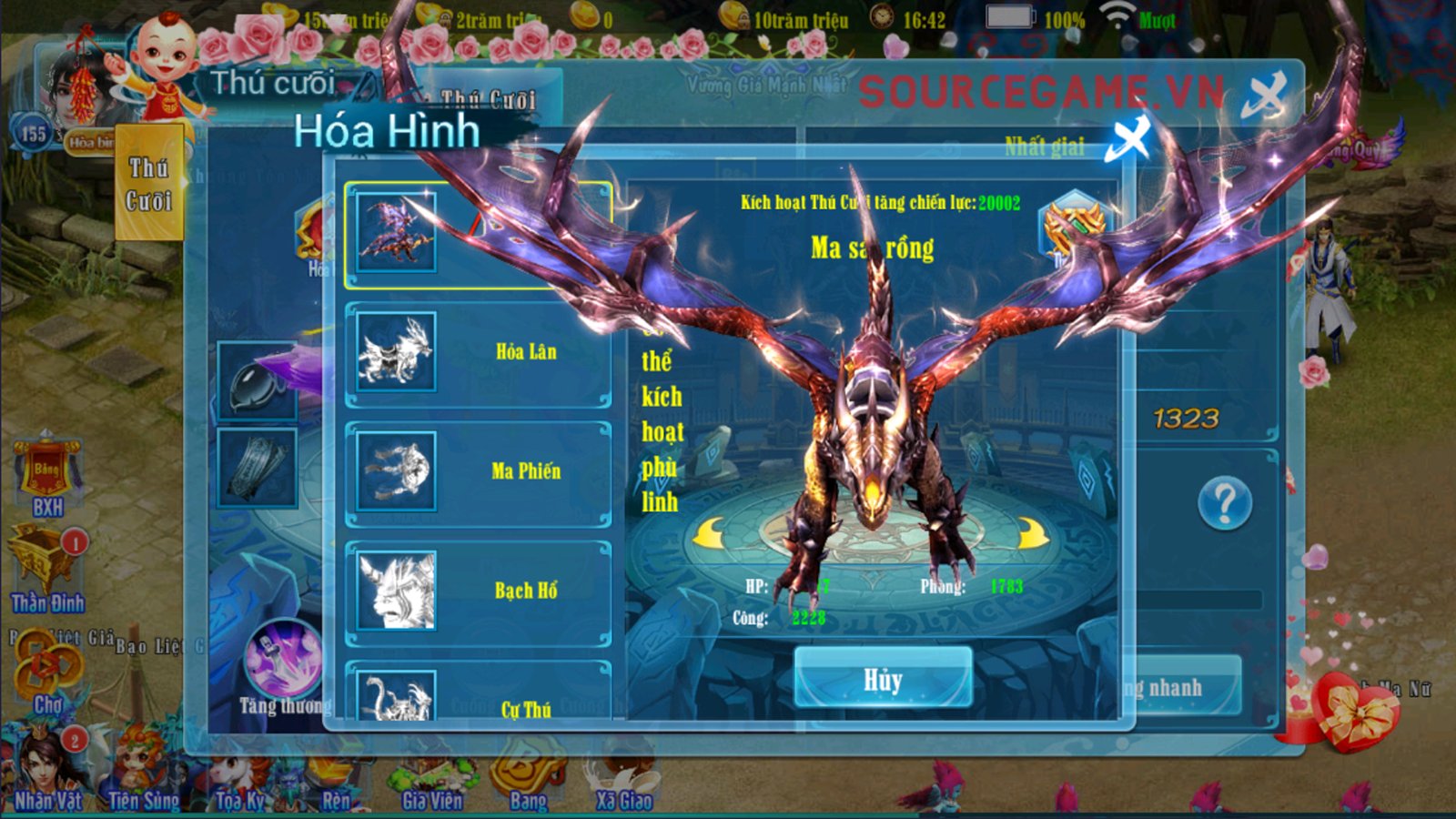The height and width of the screenshot is (819, 1456).
Task: Close the Thú Cưỡi window
Action: tap(1265, 95)
